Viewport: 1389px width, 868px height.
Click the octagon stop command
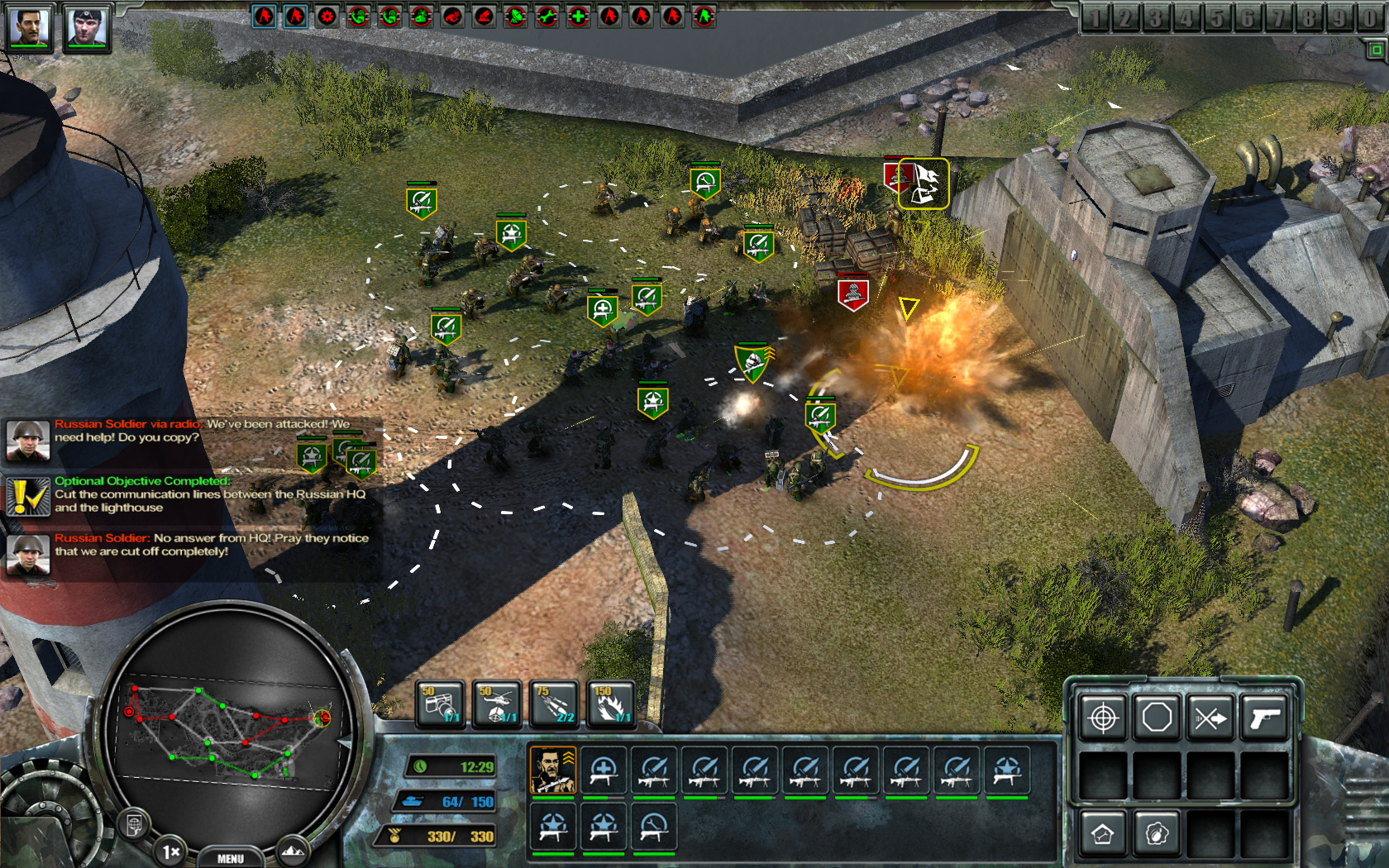[1157, 717]
